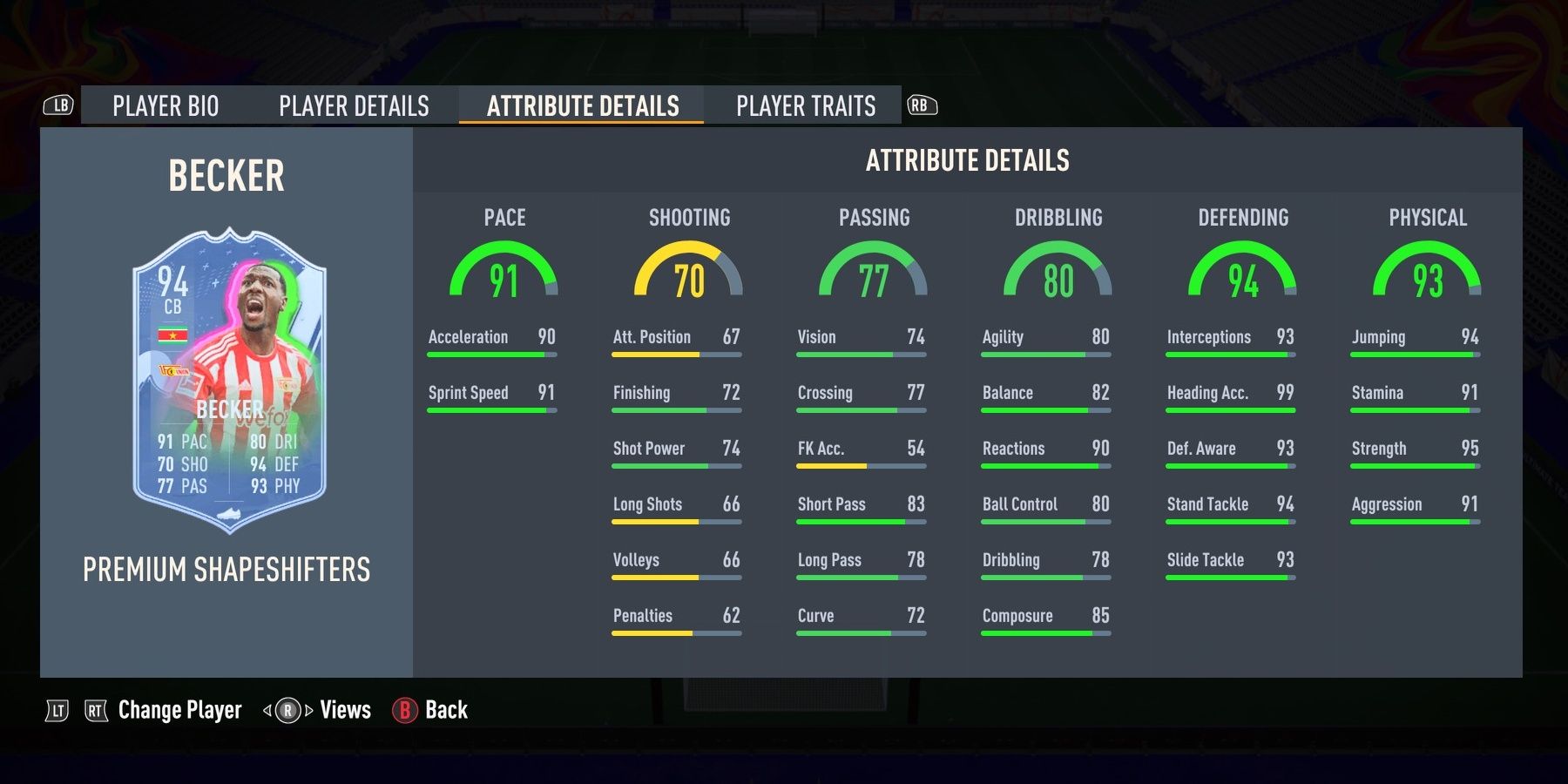Click the Union Berlin club crest on the card
The height and width of the screenshot is (784, 1568).
pyautogui.click(x=174, y=372)
